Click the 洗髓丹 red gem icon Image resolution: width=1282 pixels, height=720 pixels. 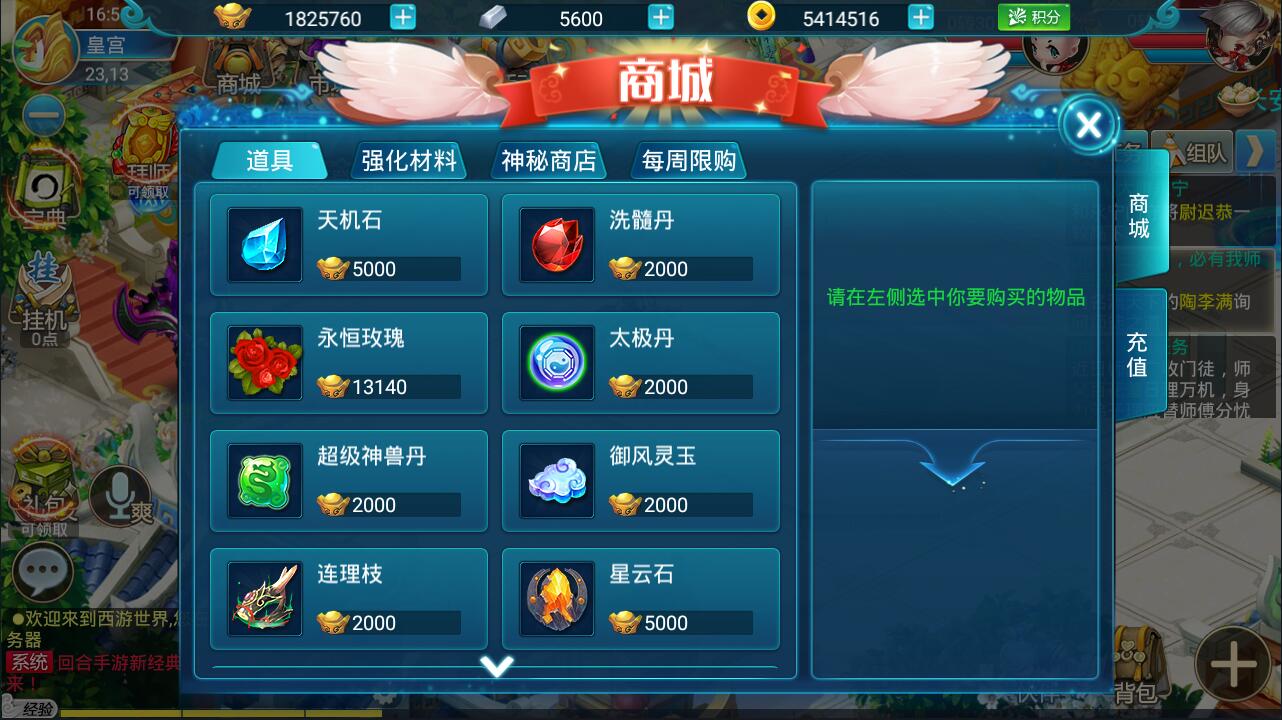click(x=556, y=243)
